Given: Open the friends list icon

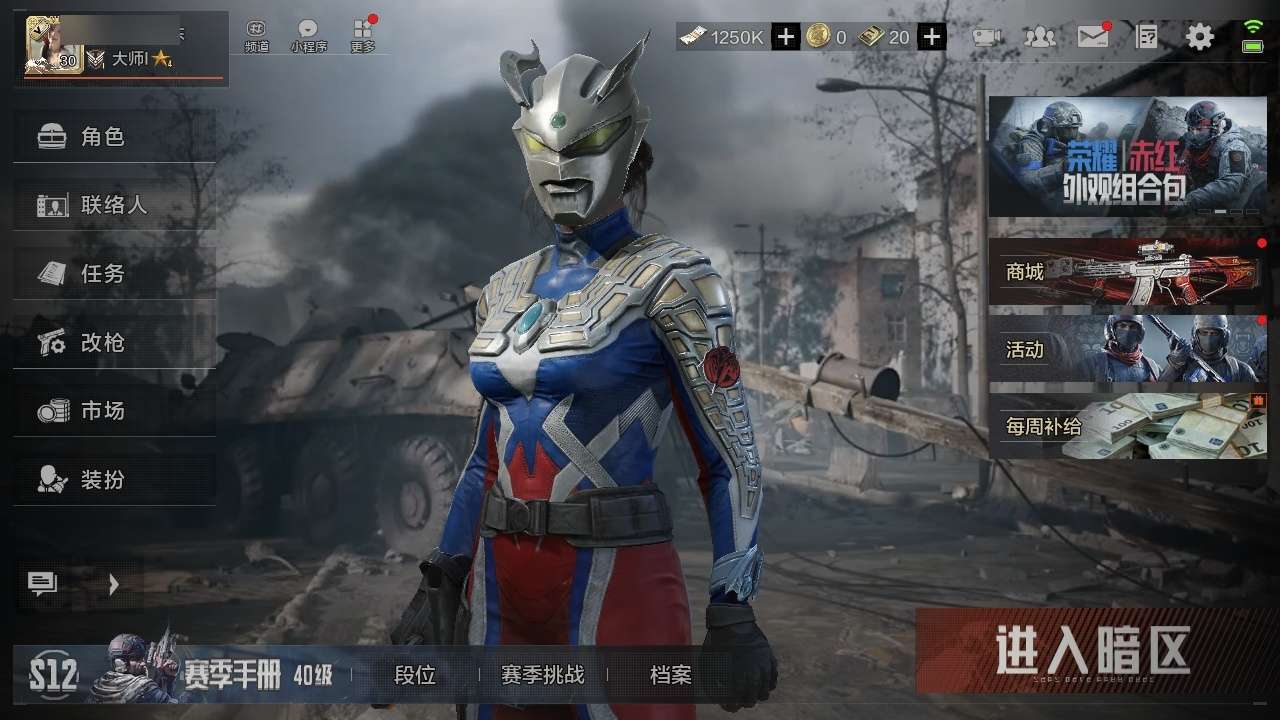Looking at the screenshot, I should (x=1040, y=37).
